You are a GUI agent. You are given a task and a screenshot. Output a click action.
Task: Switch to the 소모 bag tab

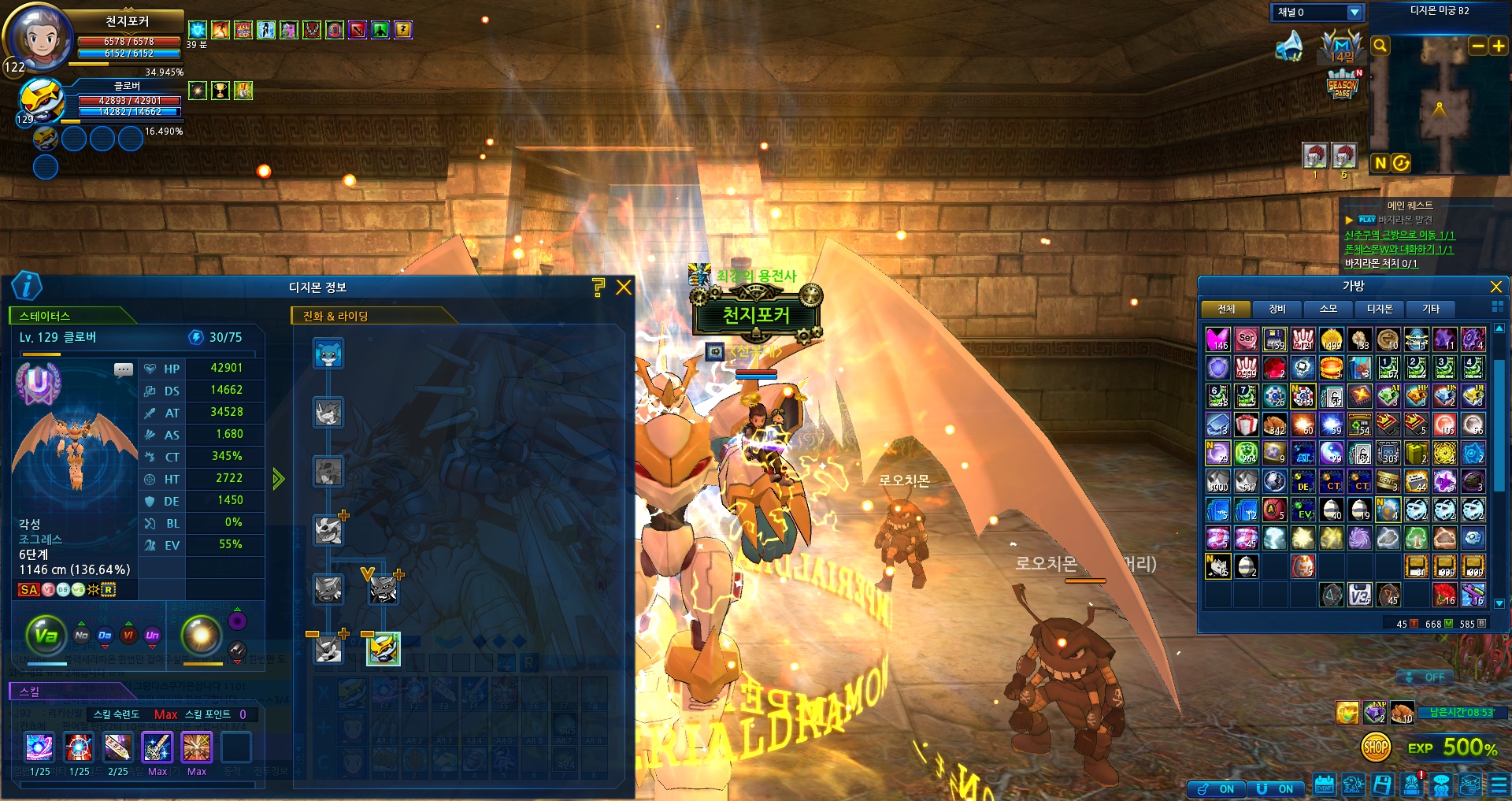[x=1329, y=309]
